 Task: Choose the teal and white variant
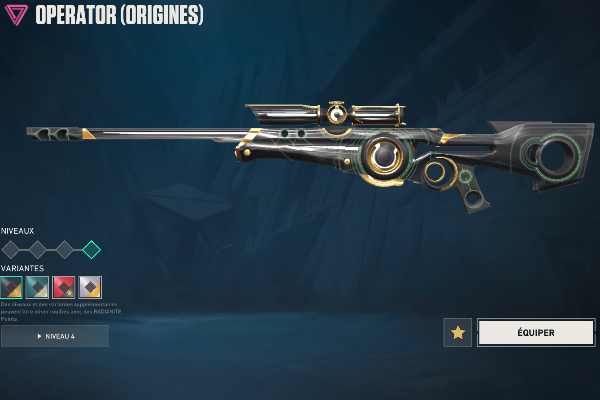click(x=38, y=287)
